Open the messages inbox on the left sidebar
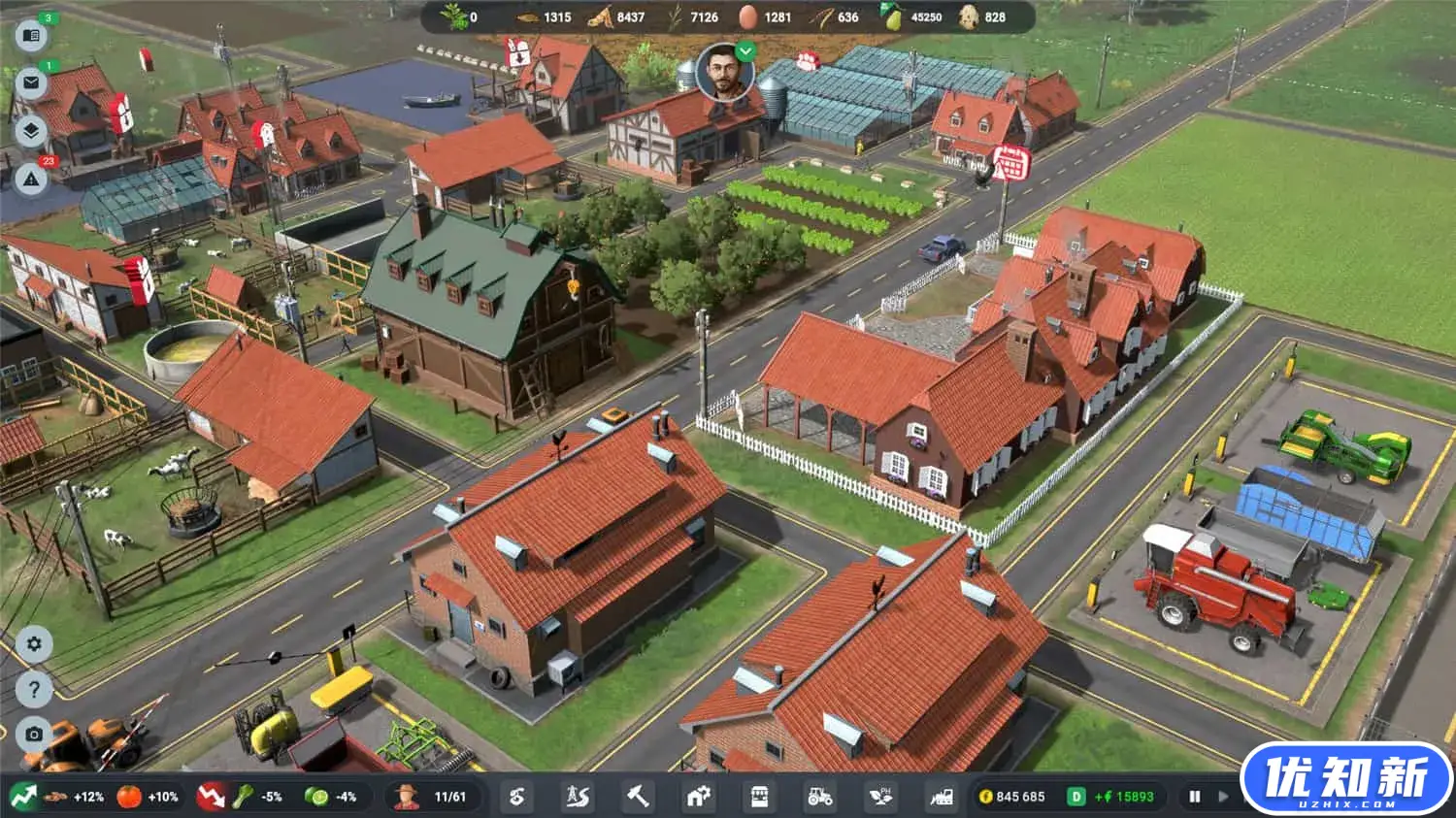The image size is (1456, 818). coord(32,83)
